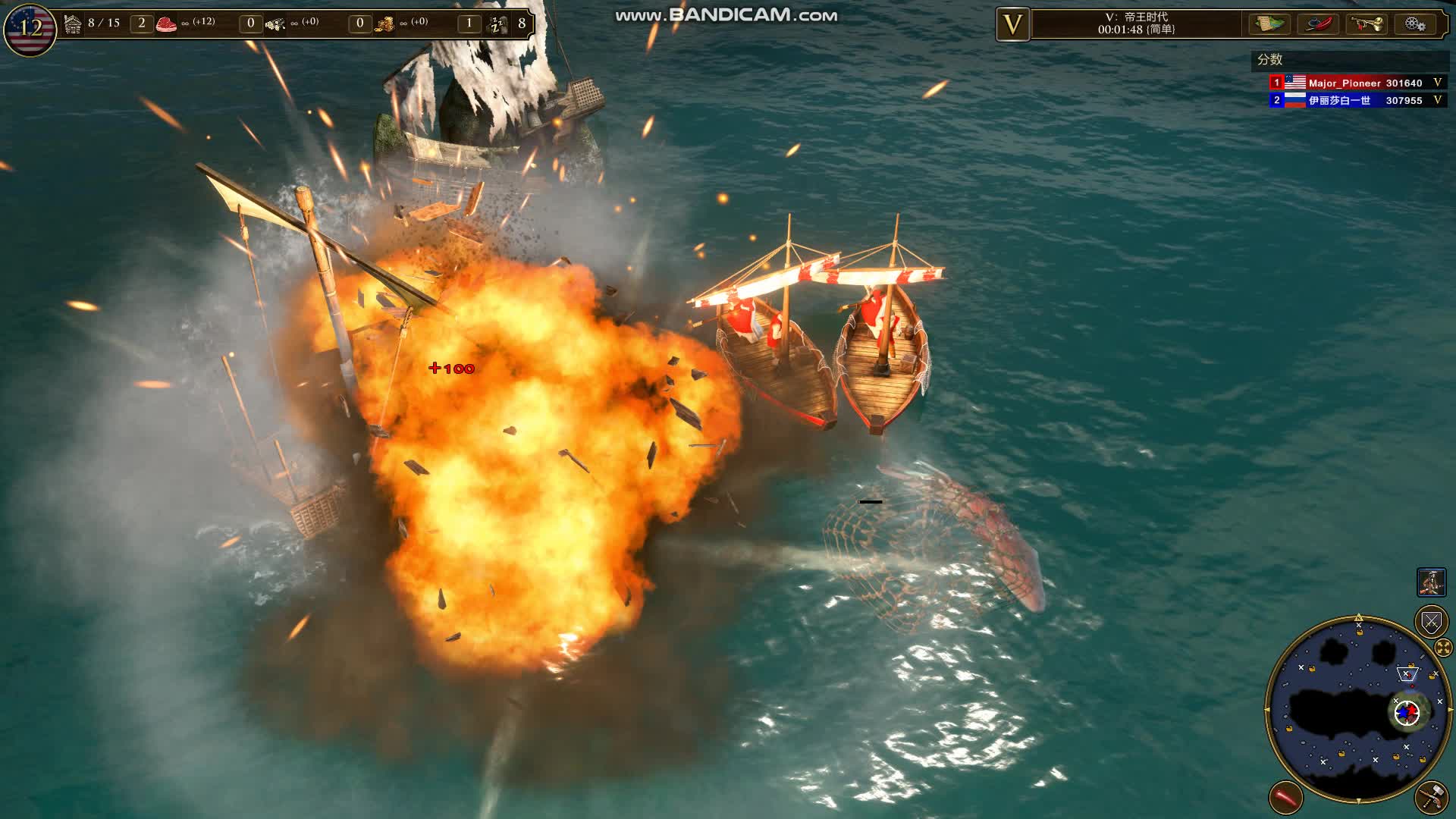
Task: Click the idle villager zZz icon
Action: (x=497, y=23)
